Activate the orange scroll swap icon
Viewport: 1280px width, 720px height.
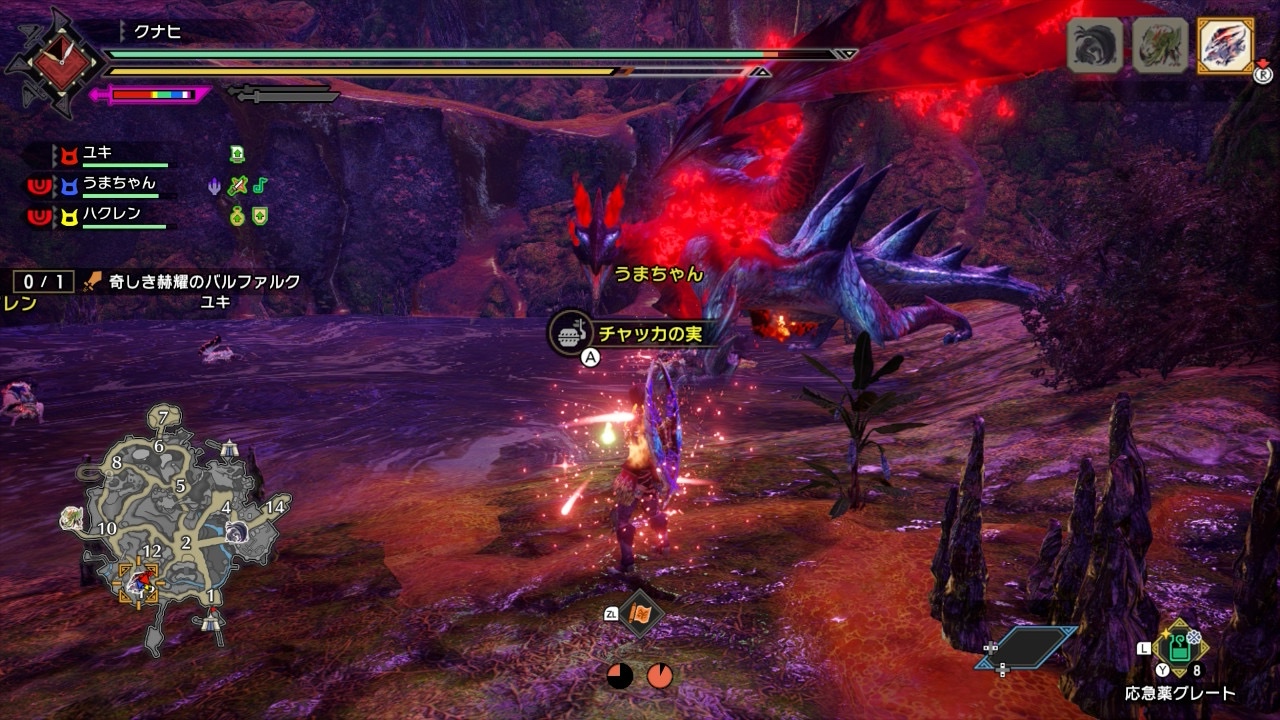click(x=640, y=614)
